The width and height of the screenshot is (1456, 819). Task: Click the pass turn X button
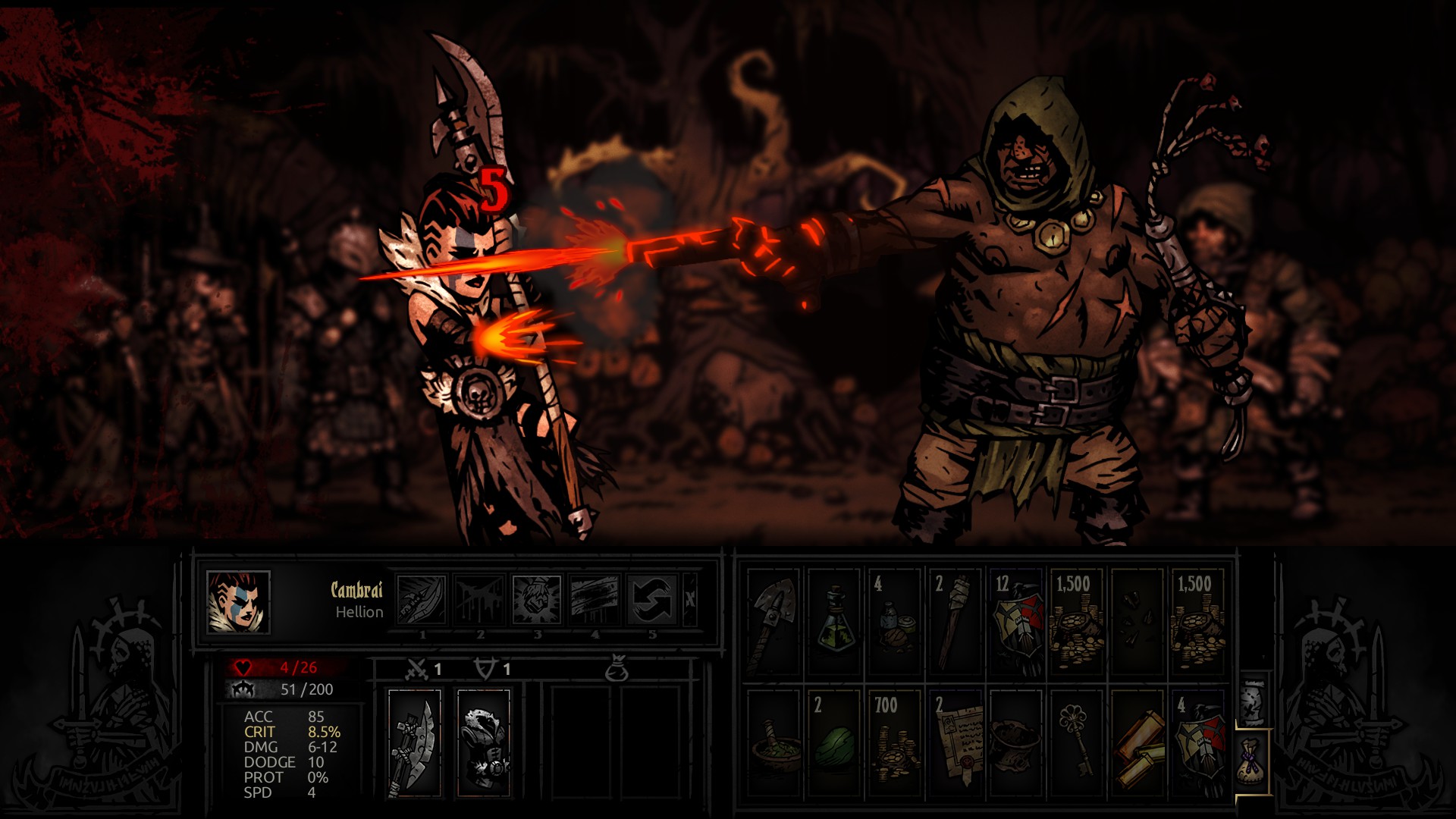690,600
